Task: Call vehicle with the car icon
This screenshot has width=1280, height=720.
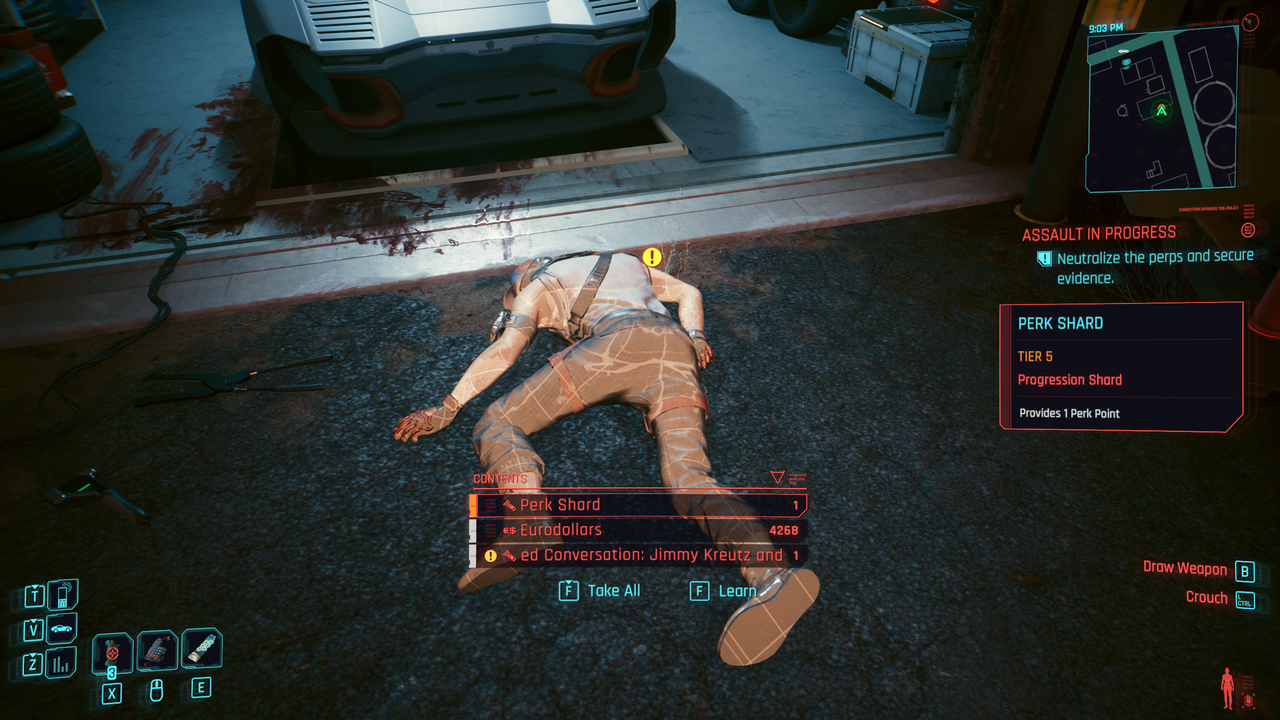Action: pos(62,629)
